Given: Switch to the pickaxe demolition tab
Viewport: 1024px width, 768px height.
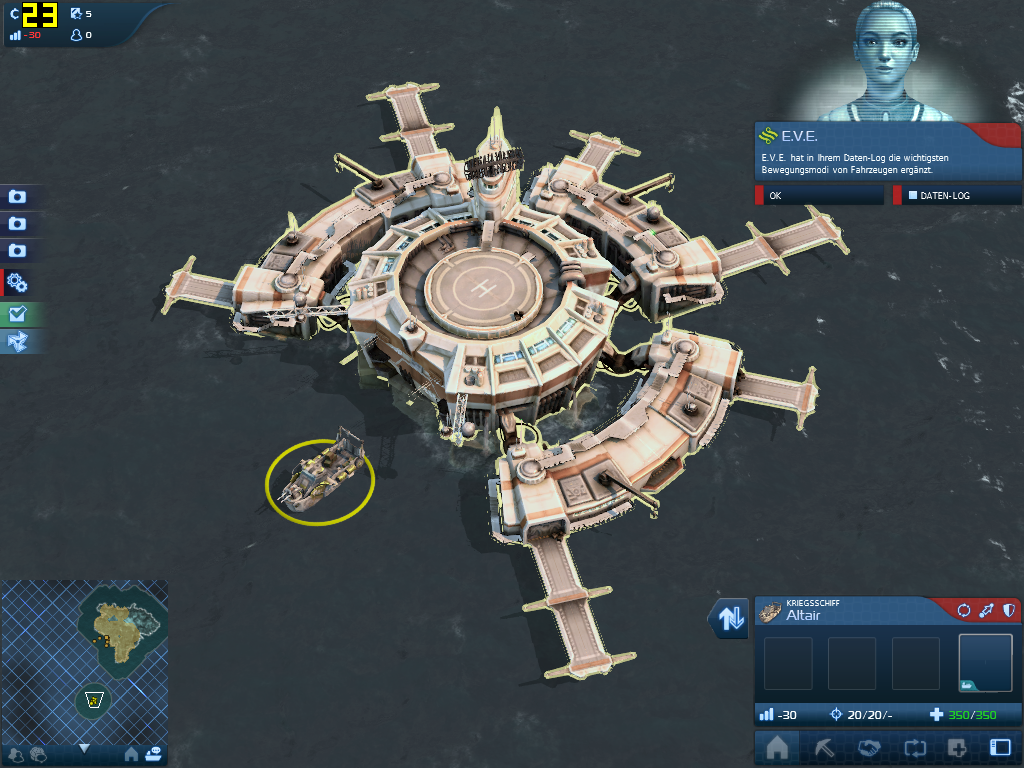Looking at the screenshot, I should click(821, 748).
